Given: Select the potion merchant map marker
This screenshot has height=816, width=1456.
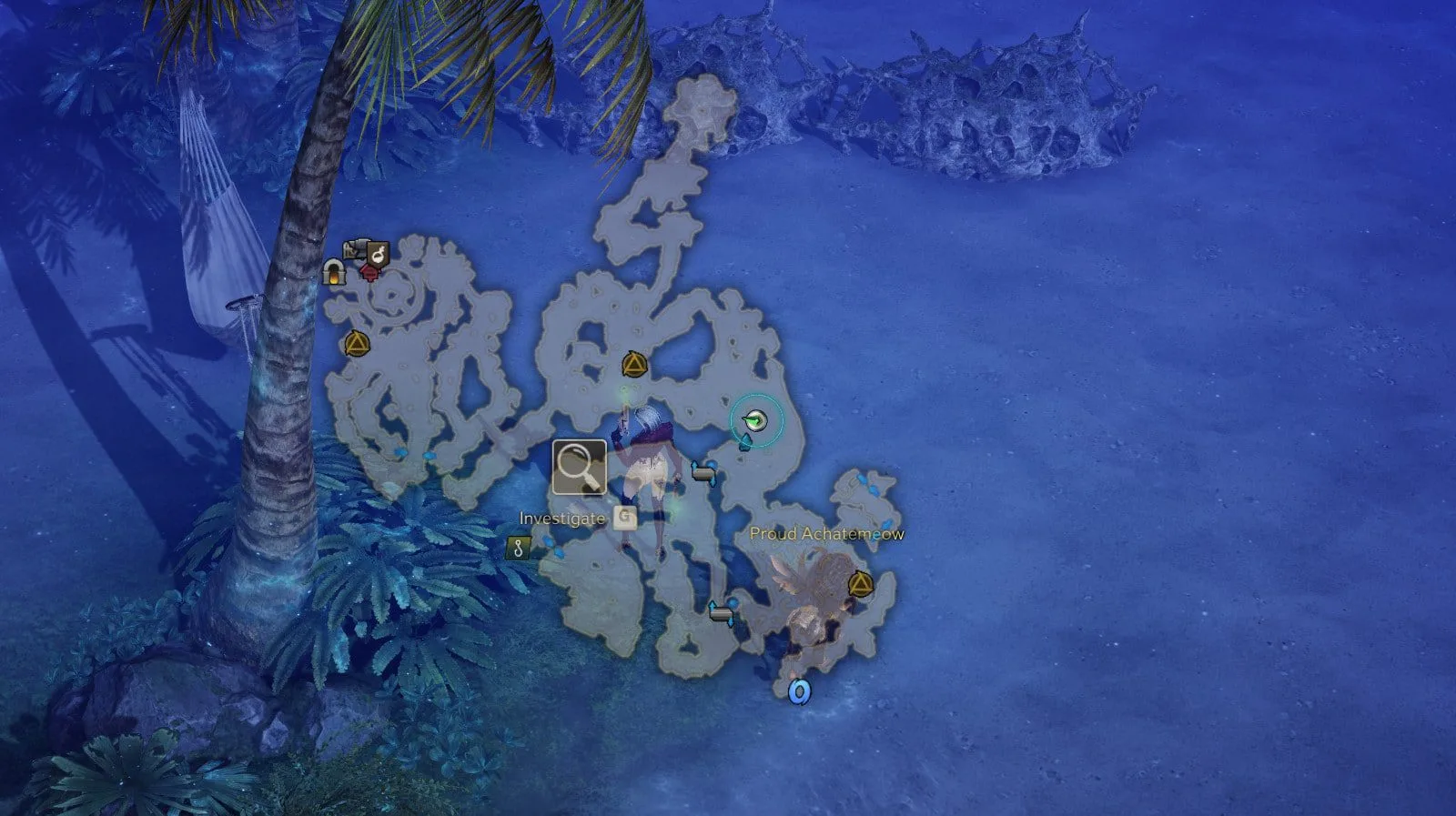Looking at the screenshot, I should coord(379,253).
